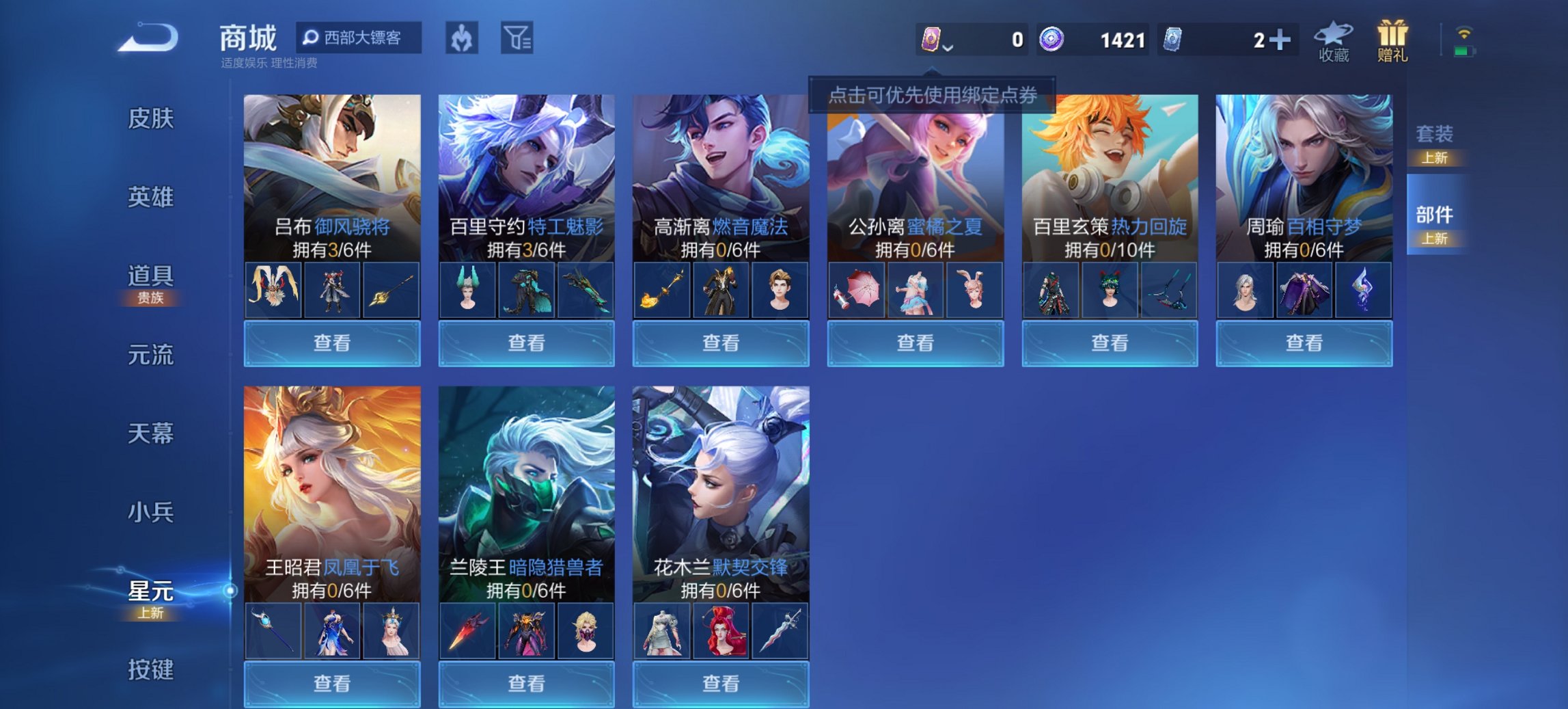Viewport: 1568px width, 709px height.
Task: Click the 点券 coupon currency icon
Action: [932, 39]
